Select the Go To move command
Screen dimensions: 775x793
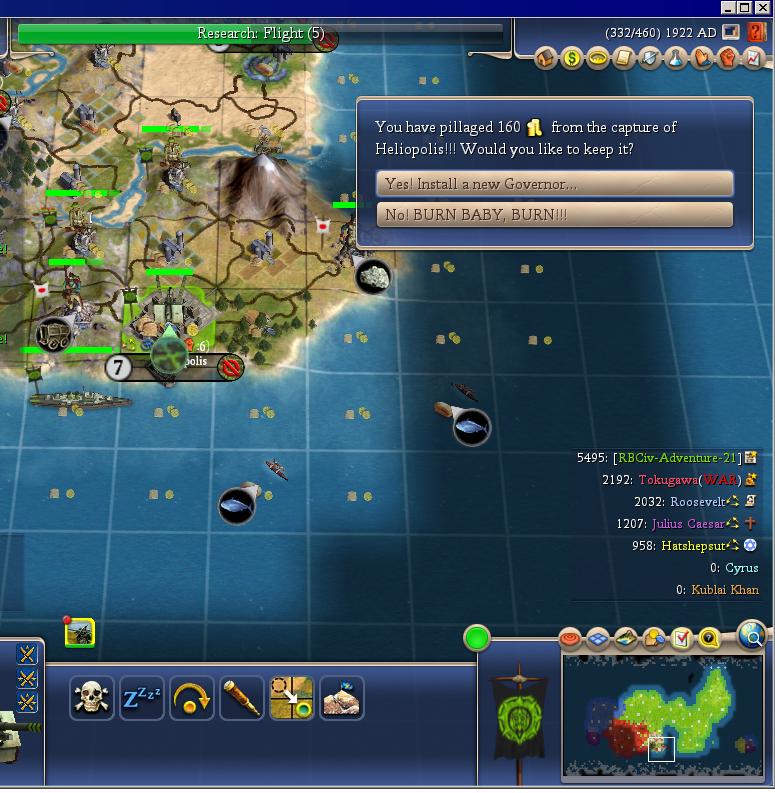coord(291,698)
